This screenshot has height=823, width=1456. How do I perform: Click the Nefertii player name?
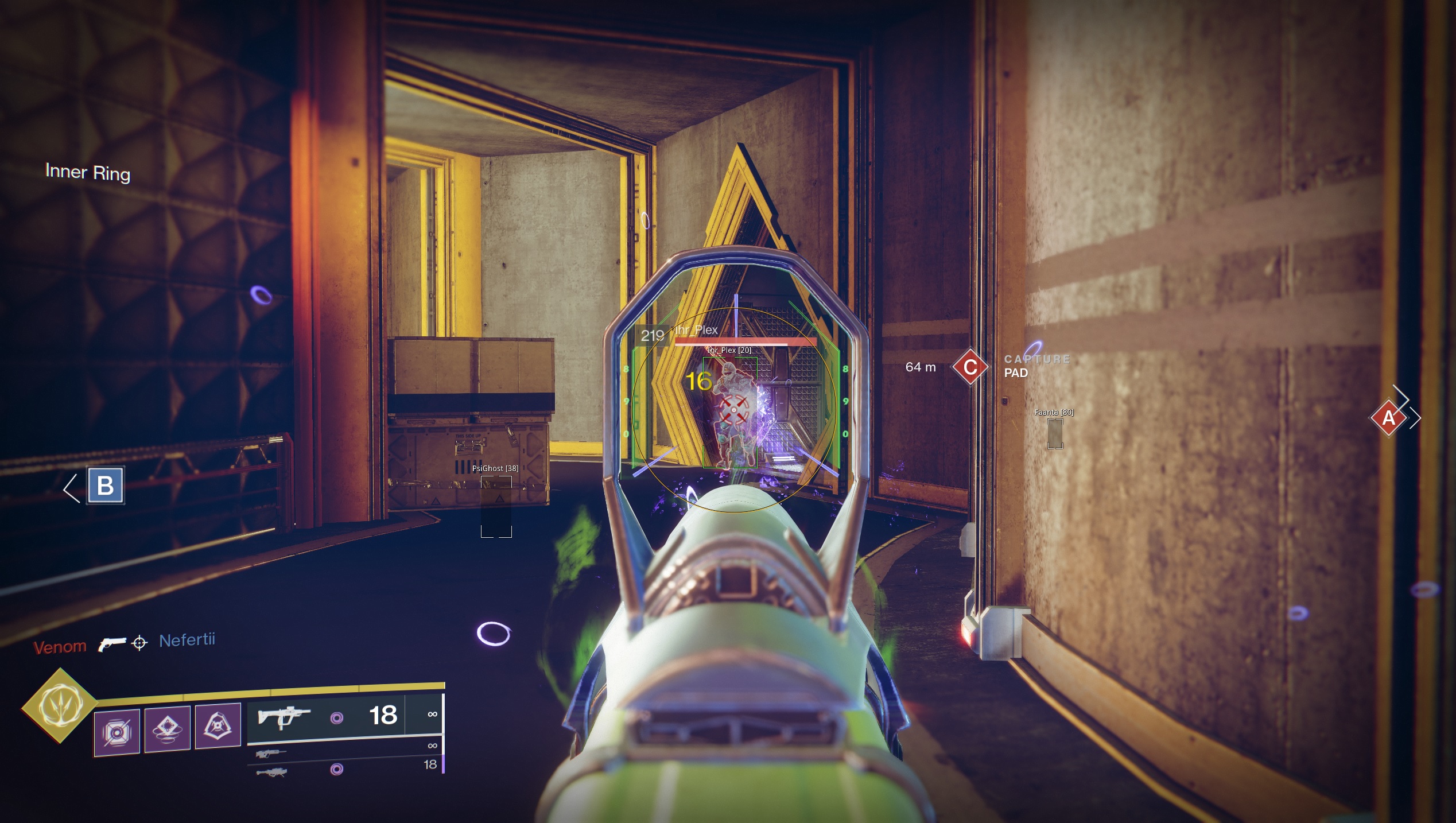coord(187,640)
